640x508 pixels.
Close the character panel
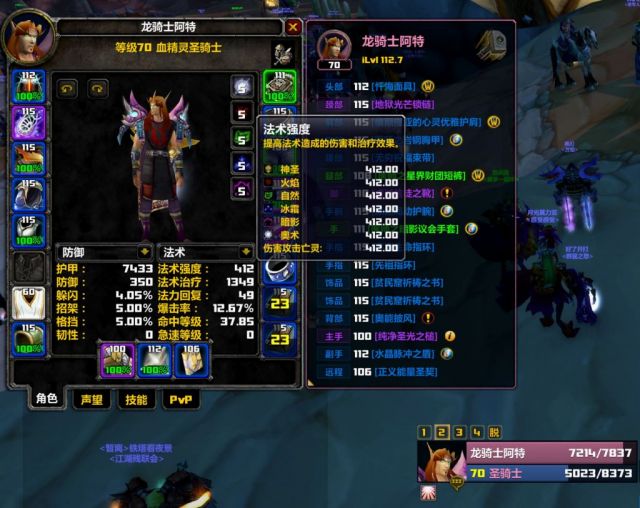(x=293, y=28)
